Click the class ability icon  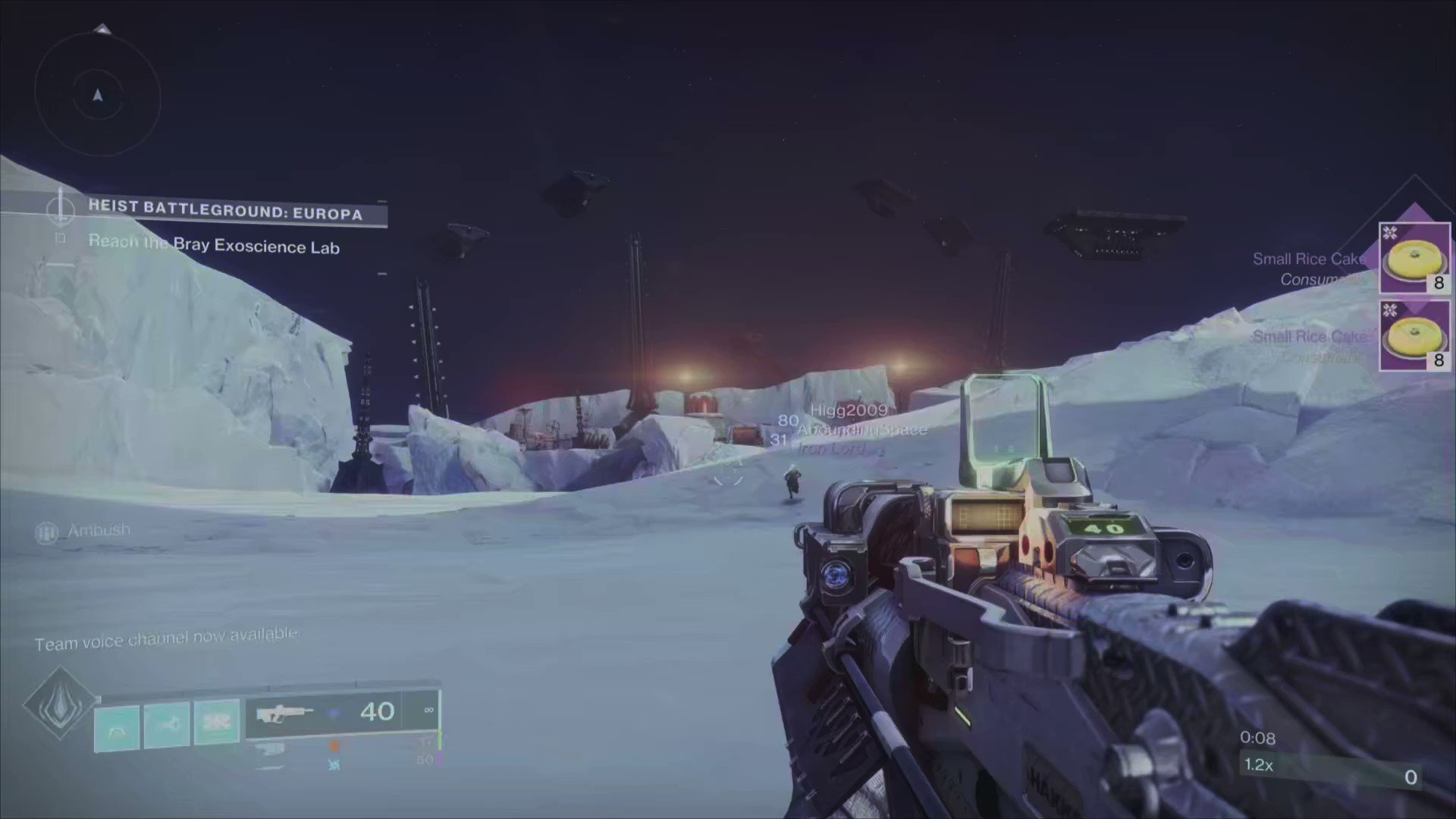point(118,726)
